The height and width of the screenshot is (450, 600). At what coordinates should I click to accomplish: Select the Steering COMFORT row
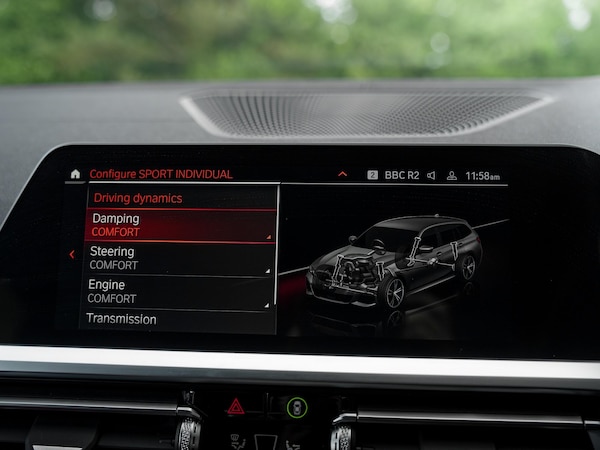pos(178,258)
